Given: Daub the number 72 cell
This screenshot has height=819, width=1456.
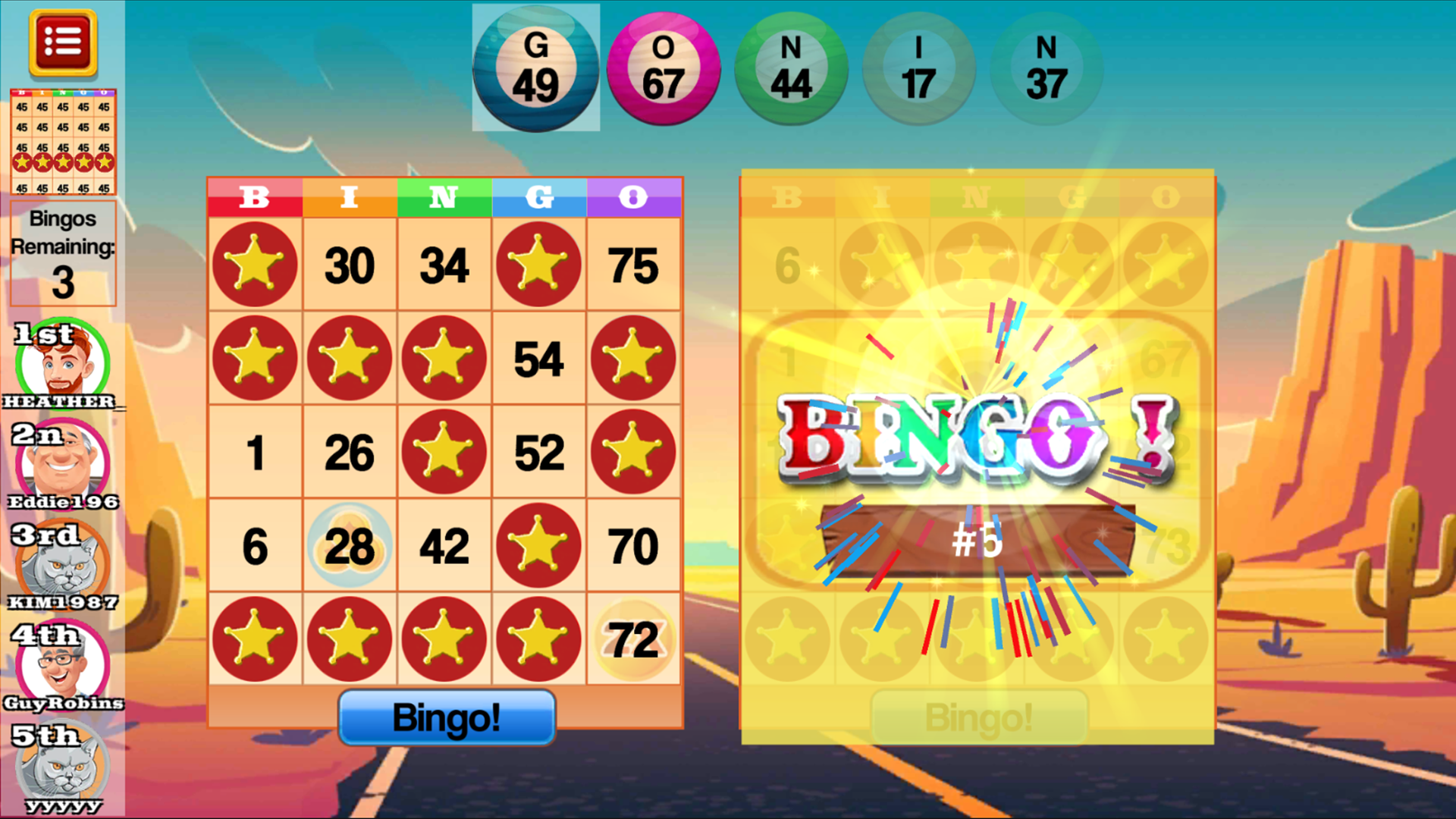Looking at the screenshot, I should pyautogui.click(x=634, y=638).
